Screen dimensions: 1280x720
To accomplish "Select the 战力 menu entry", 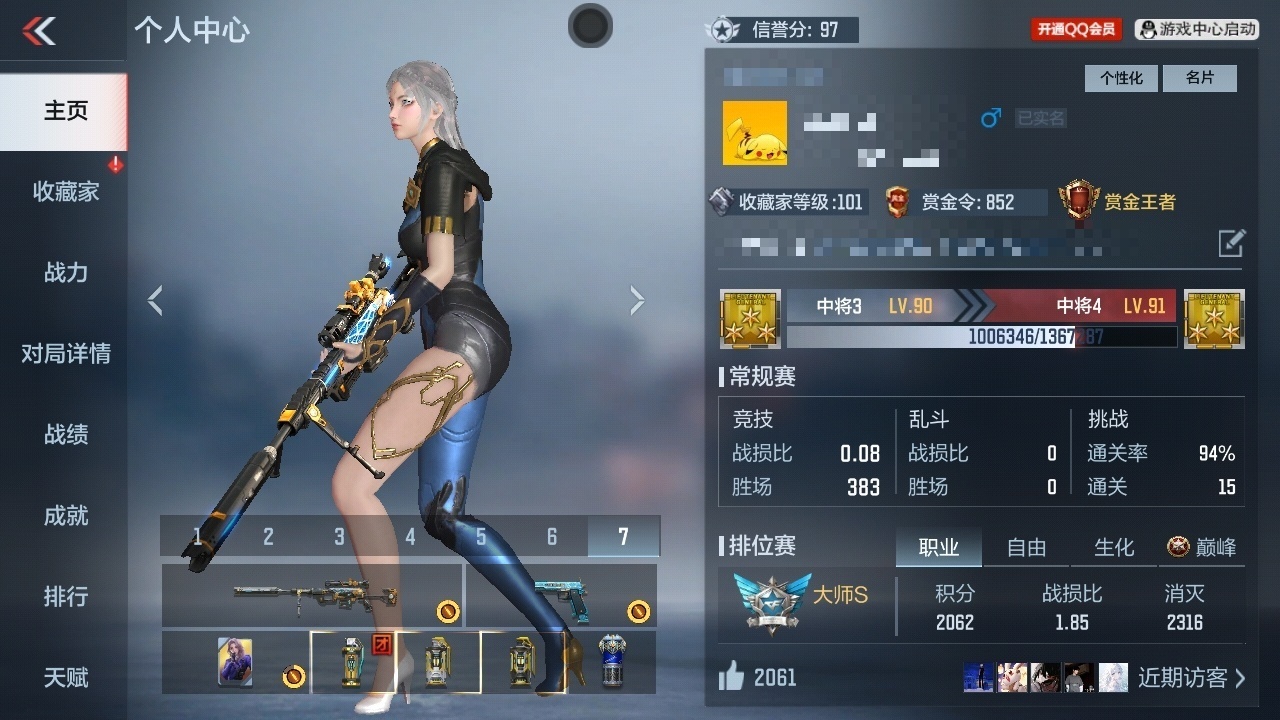I will (65, 272).
